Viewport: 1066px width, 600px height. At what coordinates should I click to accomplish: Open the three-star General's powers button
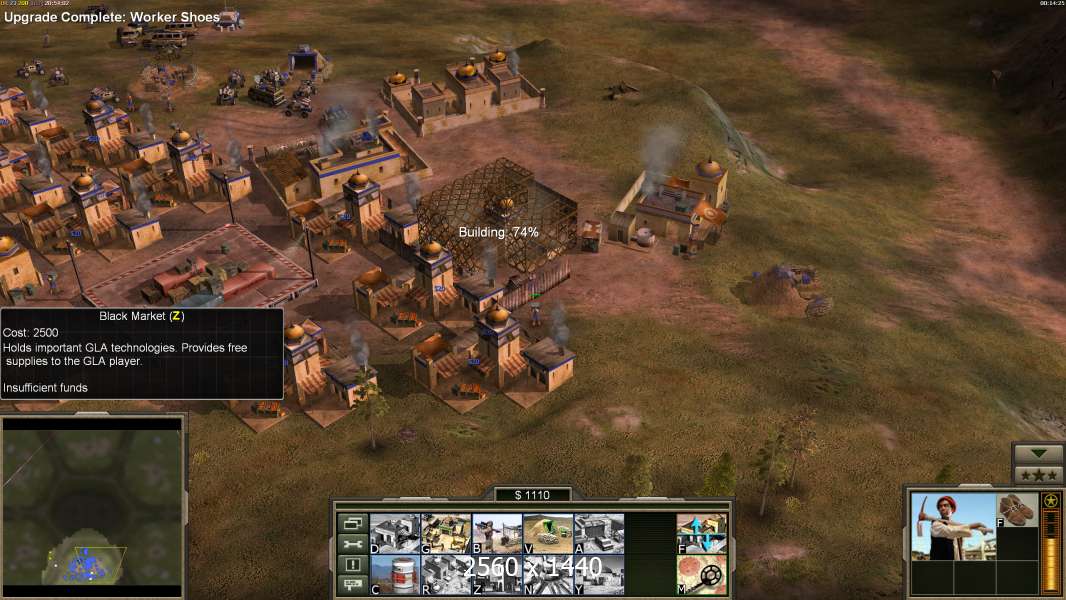[x=1038, y=475]
